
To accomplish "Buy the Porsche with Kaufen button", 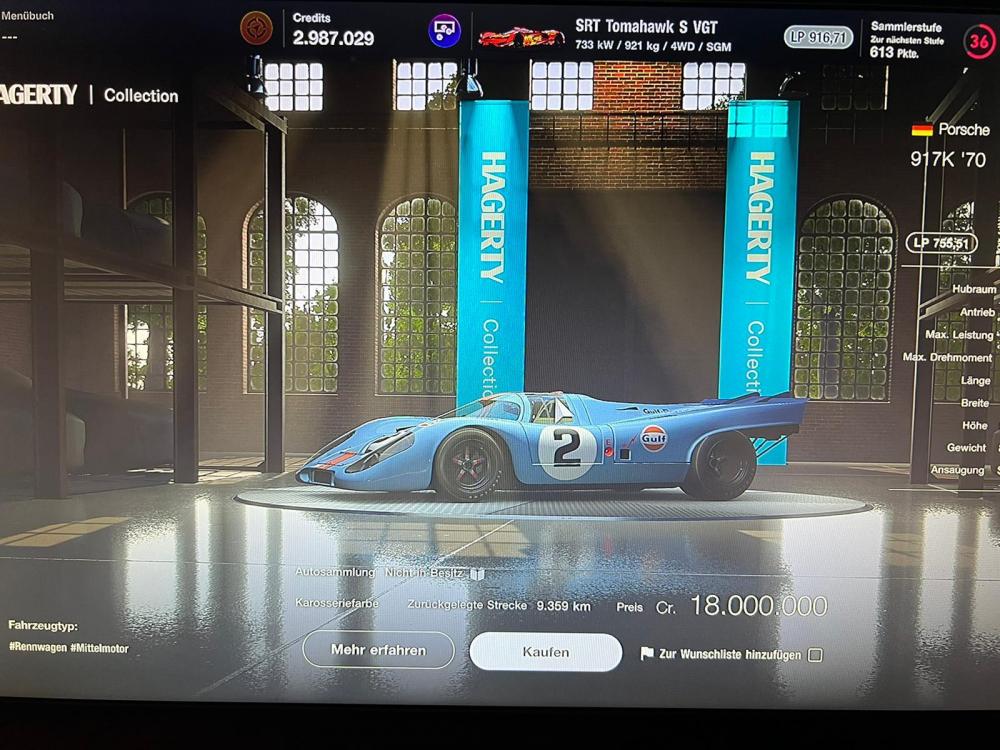I will tap(545, 652).
